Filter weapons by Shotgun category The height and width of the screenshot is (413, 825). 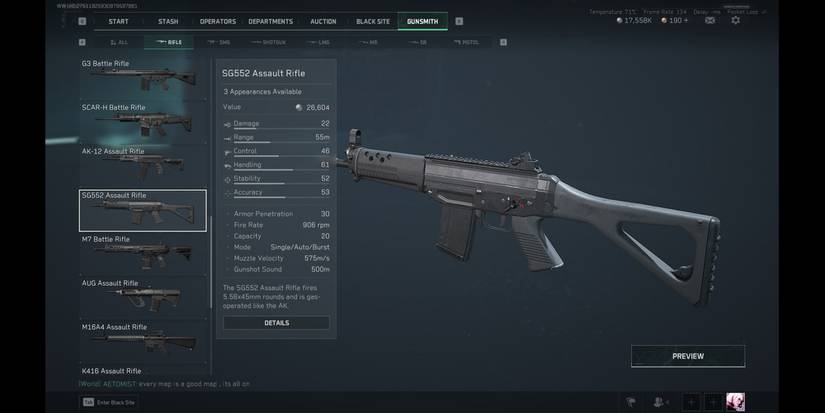point(270,42)
